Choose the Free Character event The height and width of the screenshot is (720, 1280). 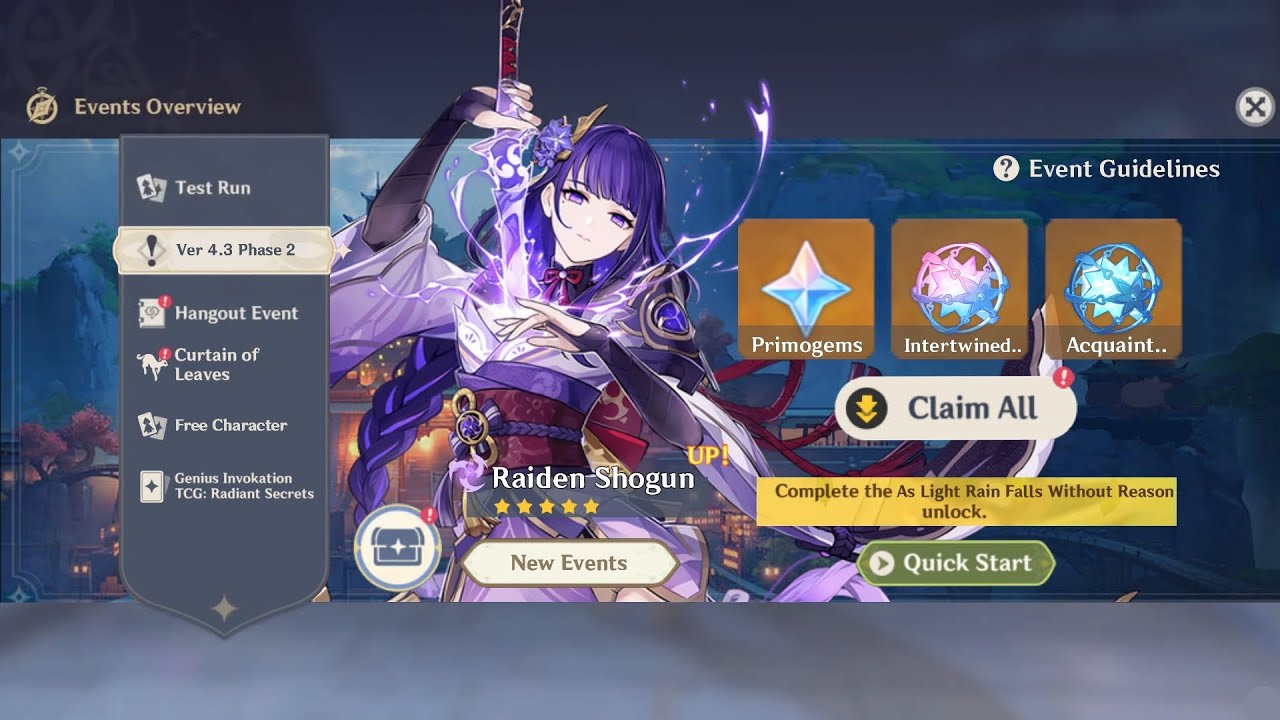tap(229, 425)
